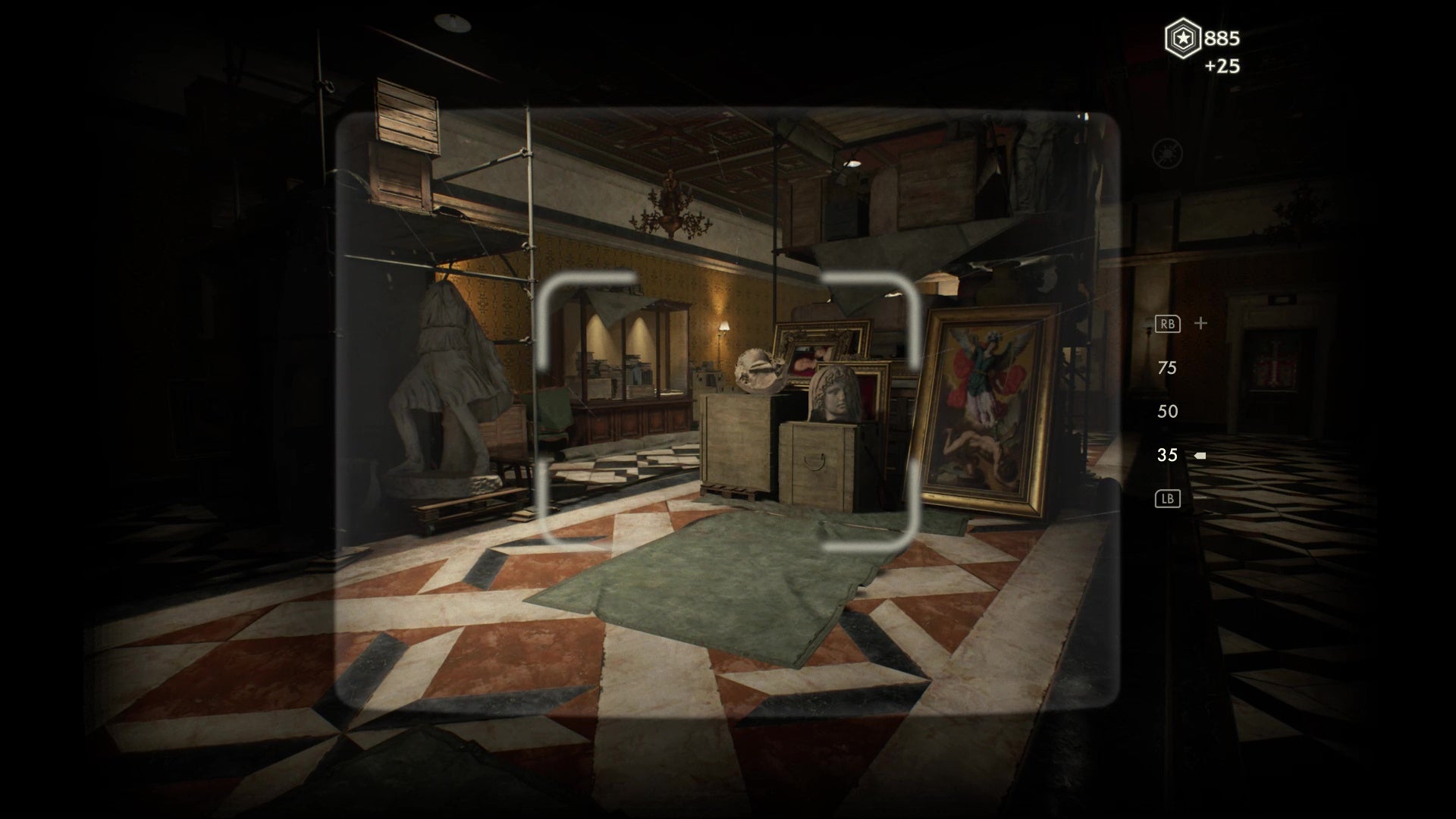Click the plus sign above the focal length scale
Image resolution: width=1456 pixels, height=819 pixels.
[x=1200, y=323]
